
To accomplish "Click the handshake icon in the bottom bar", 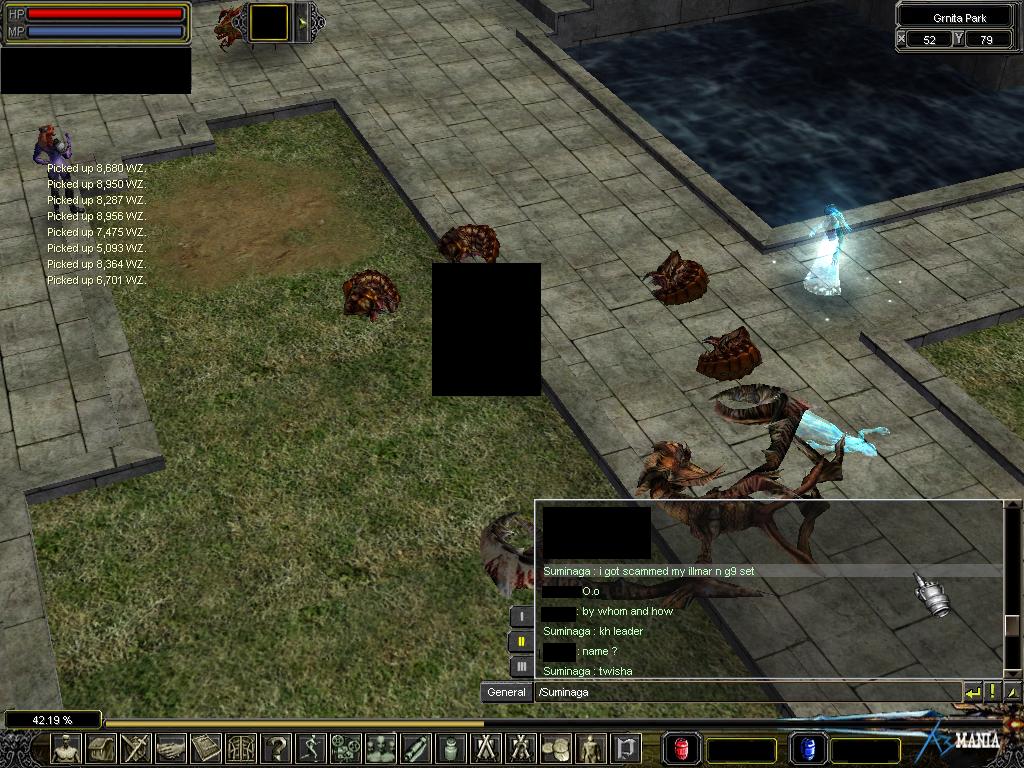I will tap(172, 748).
